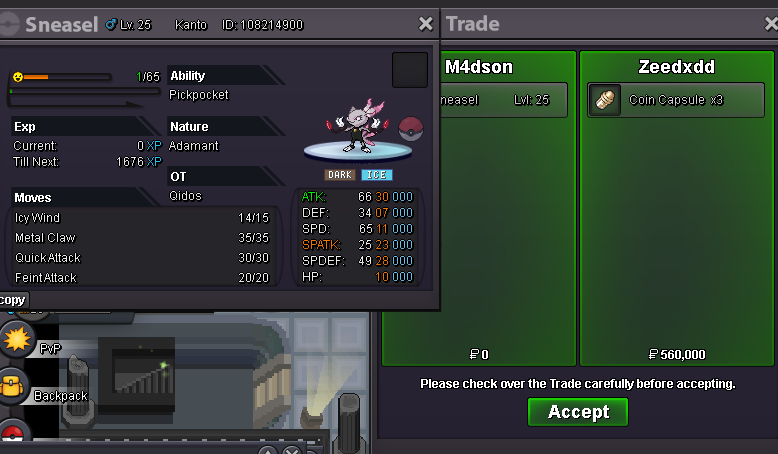Close the Trade window
This screenshot has width=778, height=454.
tap(764, 24)
